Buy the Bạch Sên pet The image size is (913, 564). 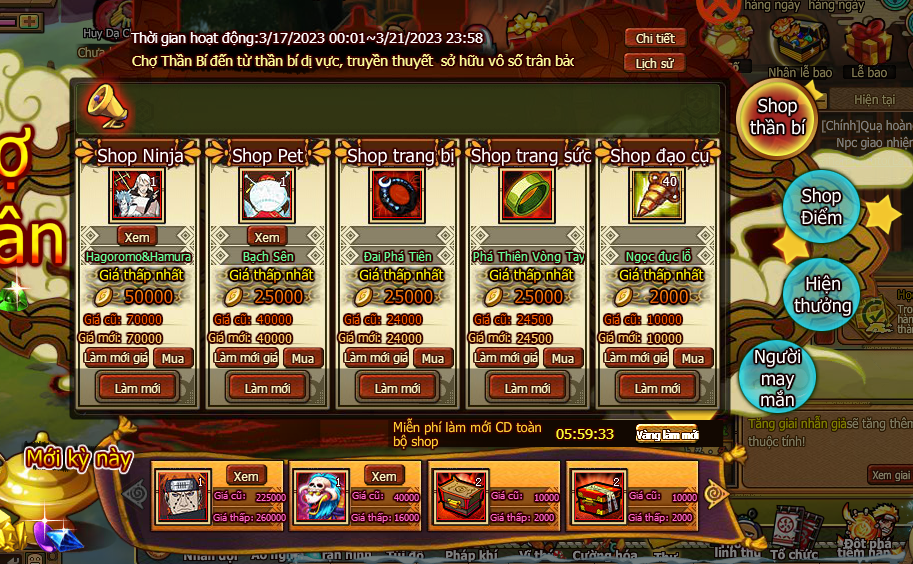pyautogui.click(x=304, y=358)
